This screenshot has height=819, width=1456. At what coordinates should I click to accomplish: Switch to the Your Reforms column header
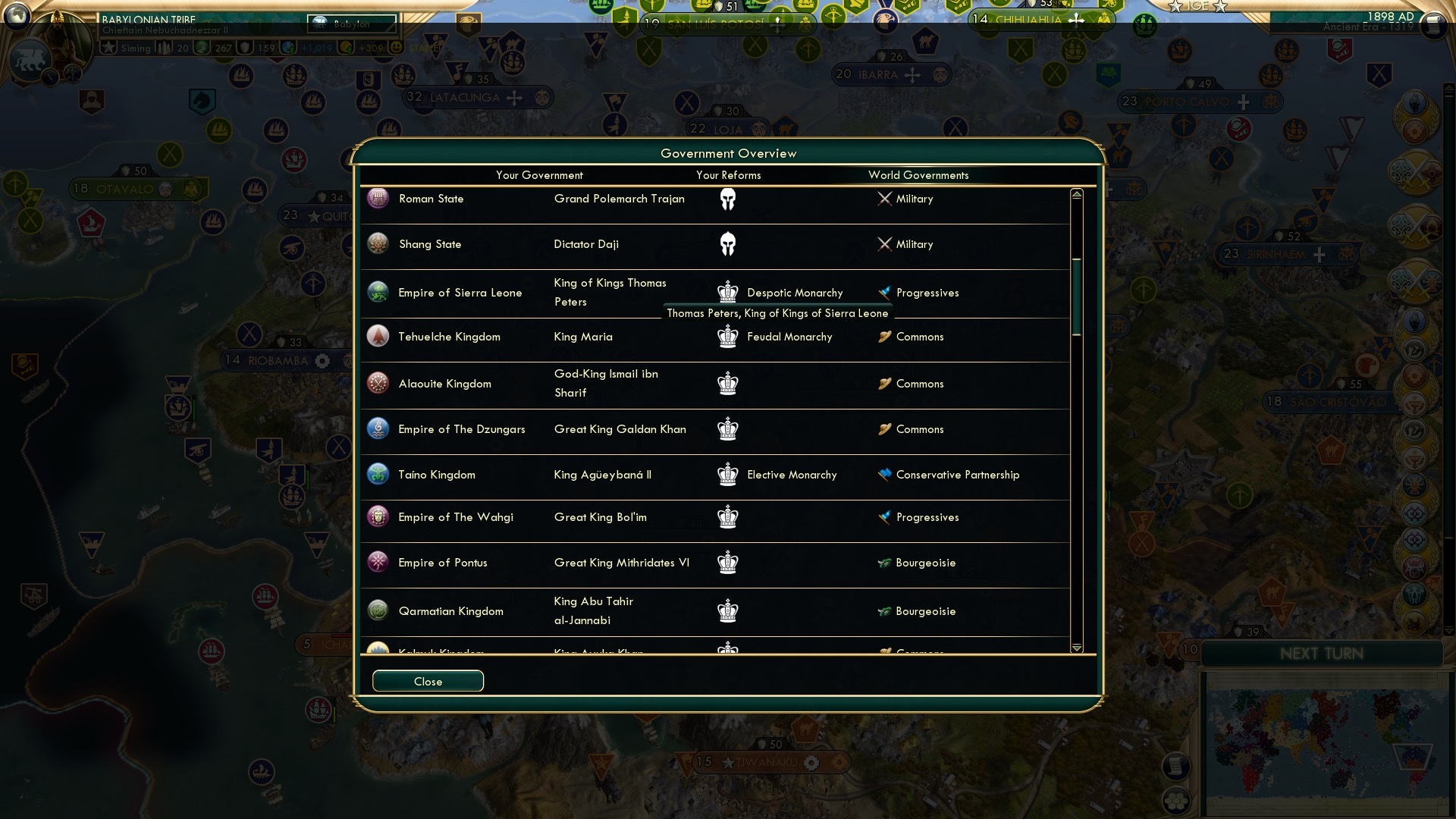point(730,174)
